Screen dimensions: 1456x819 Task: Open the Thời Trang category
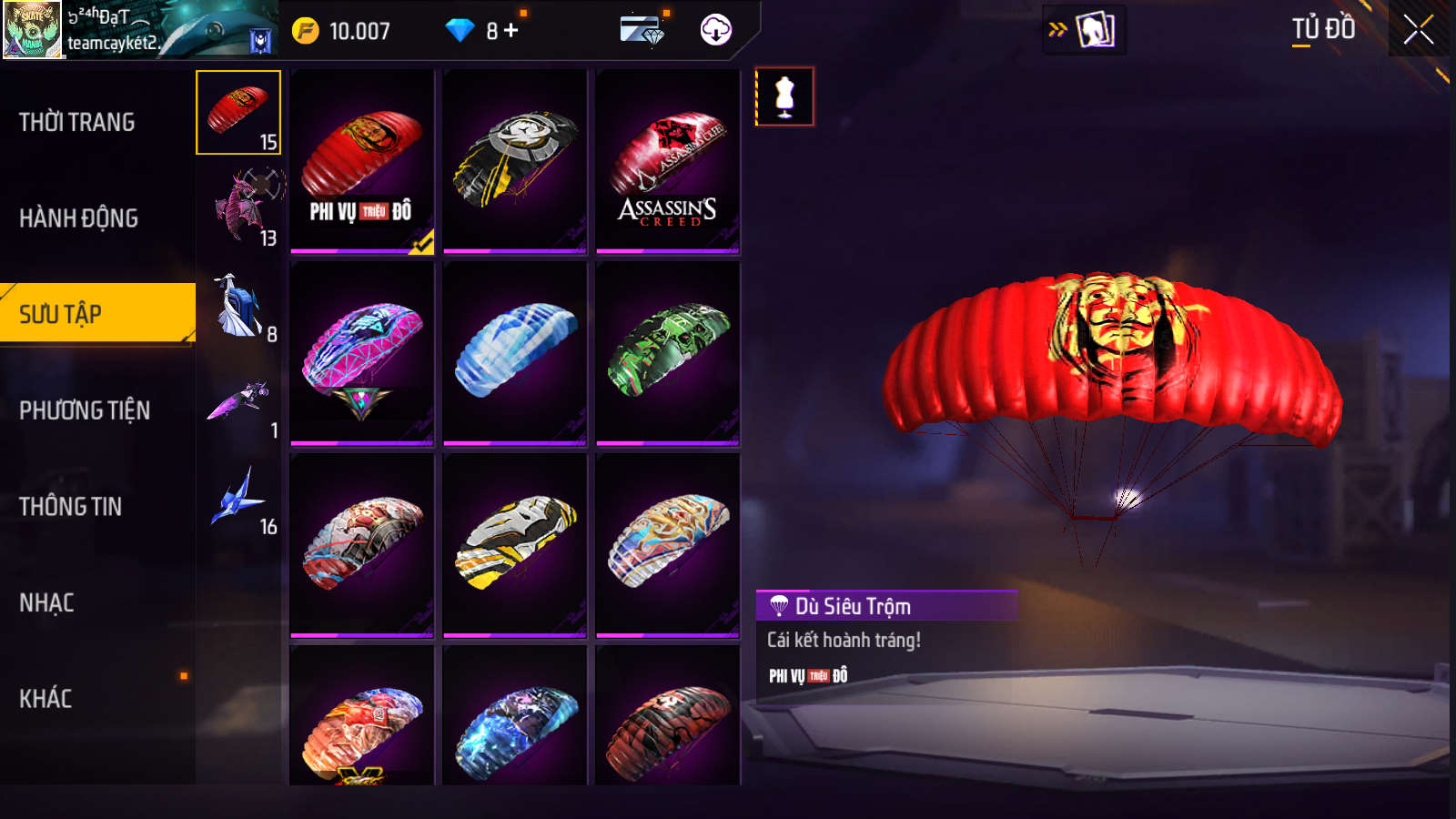77,122
